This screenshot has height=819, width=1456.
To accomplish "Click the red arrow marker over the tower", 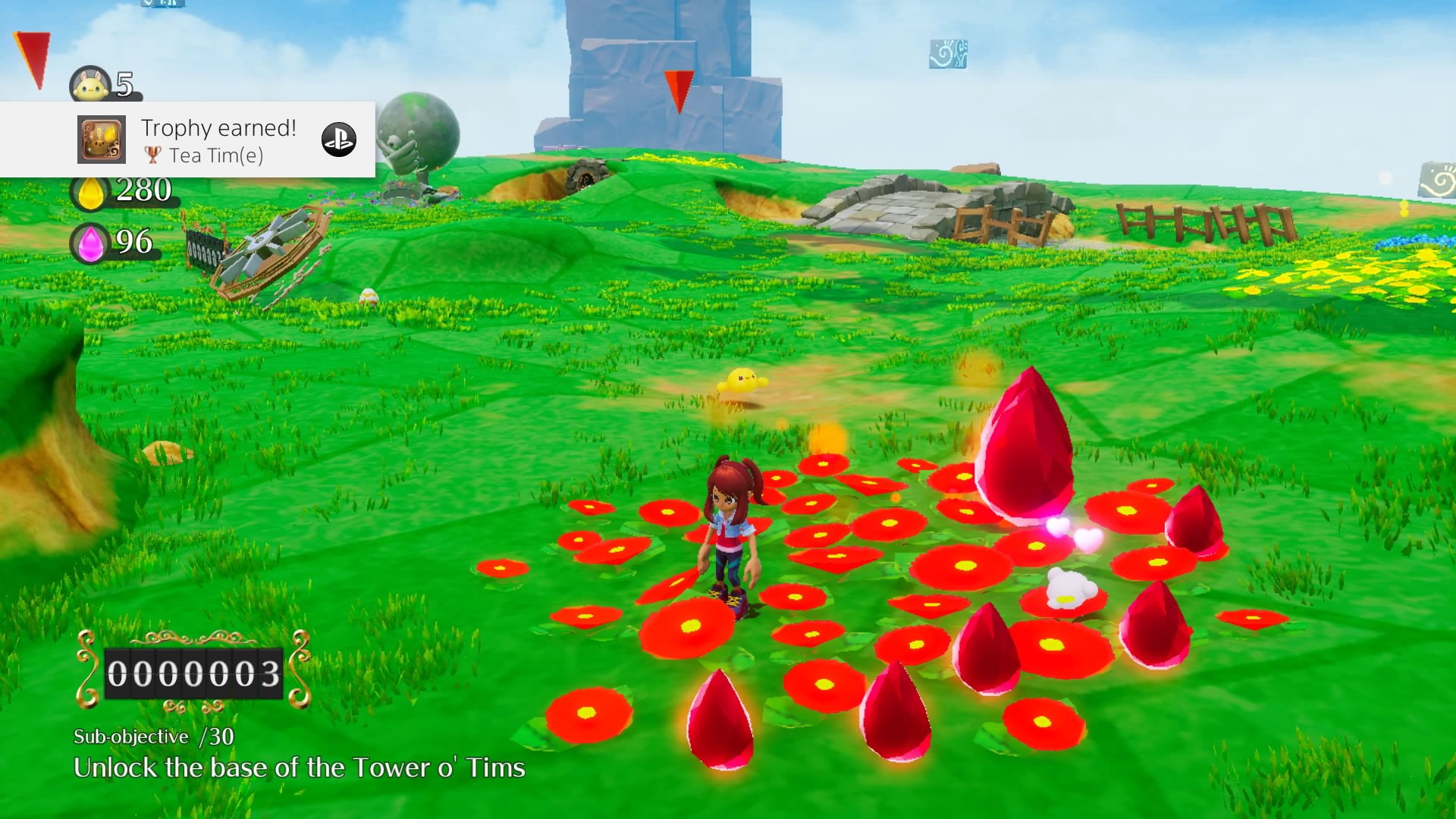I will (678, 90).
